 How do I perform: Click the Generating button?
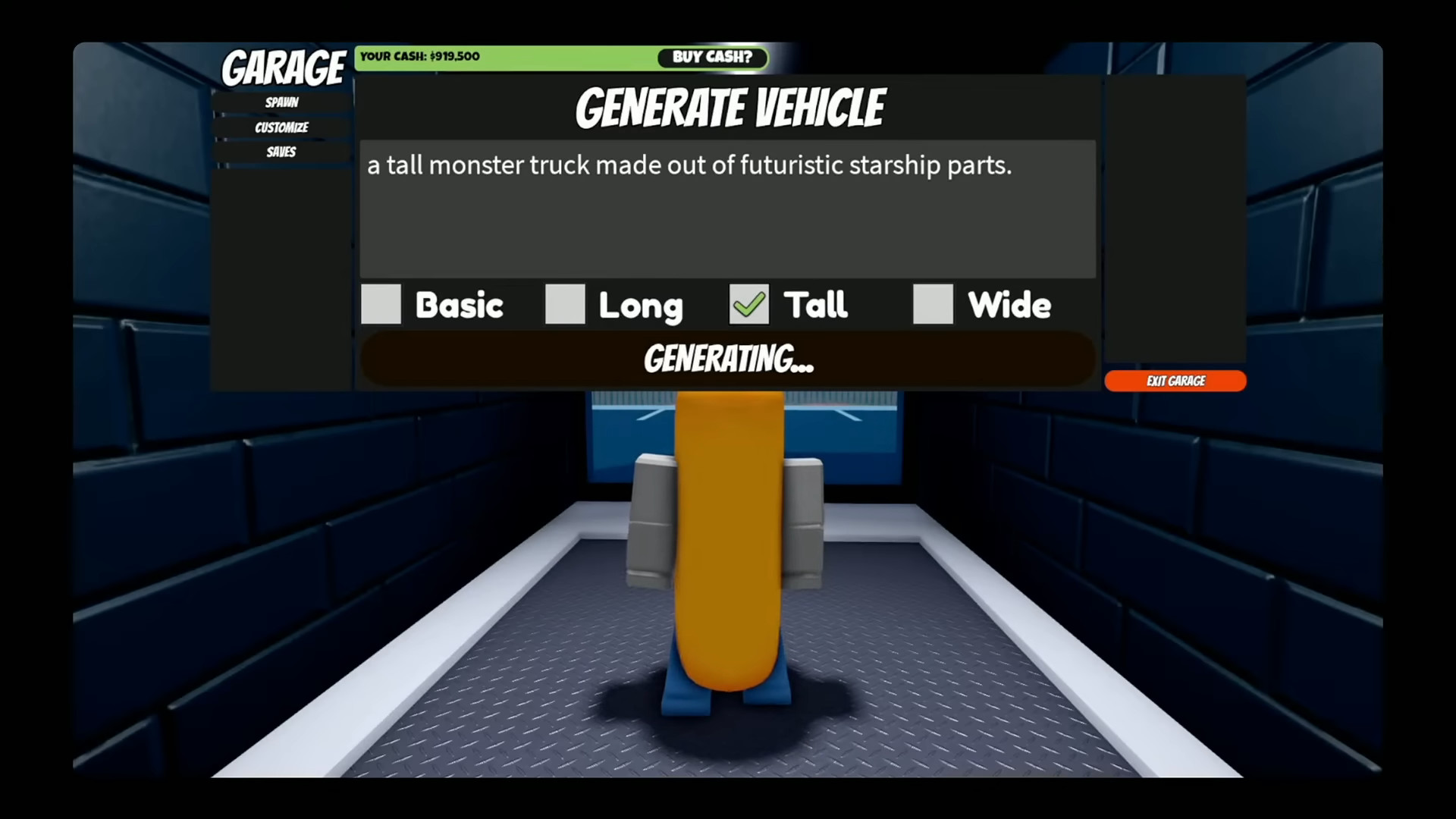click(727, 359)
